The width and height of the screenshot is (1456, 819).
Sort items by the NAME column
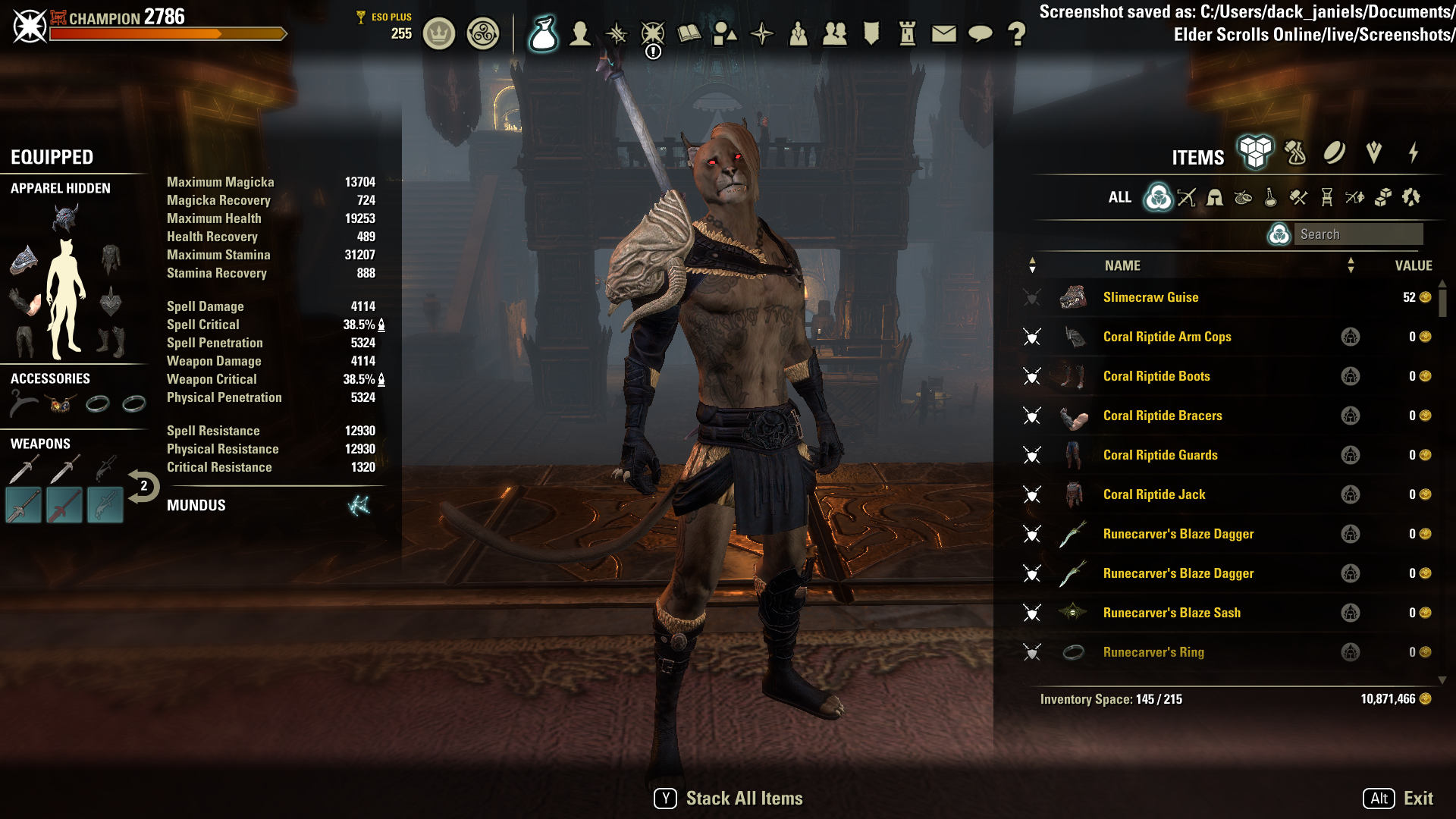click(x=1122, y=265)
